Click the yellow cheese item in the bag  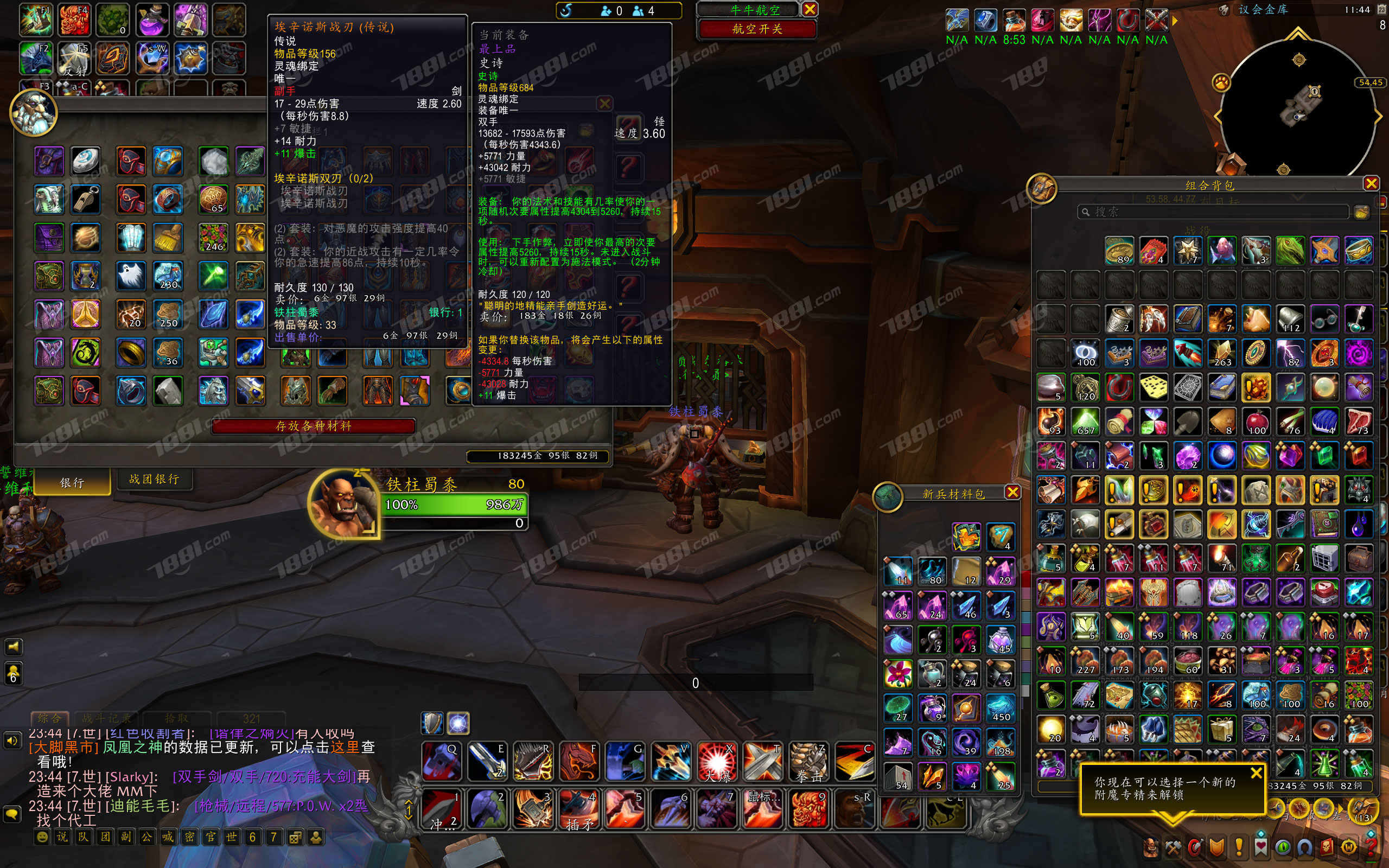[1153, 387]
